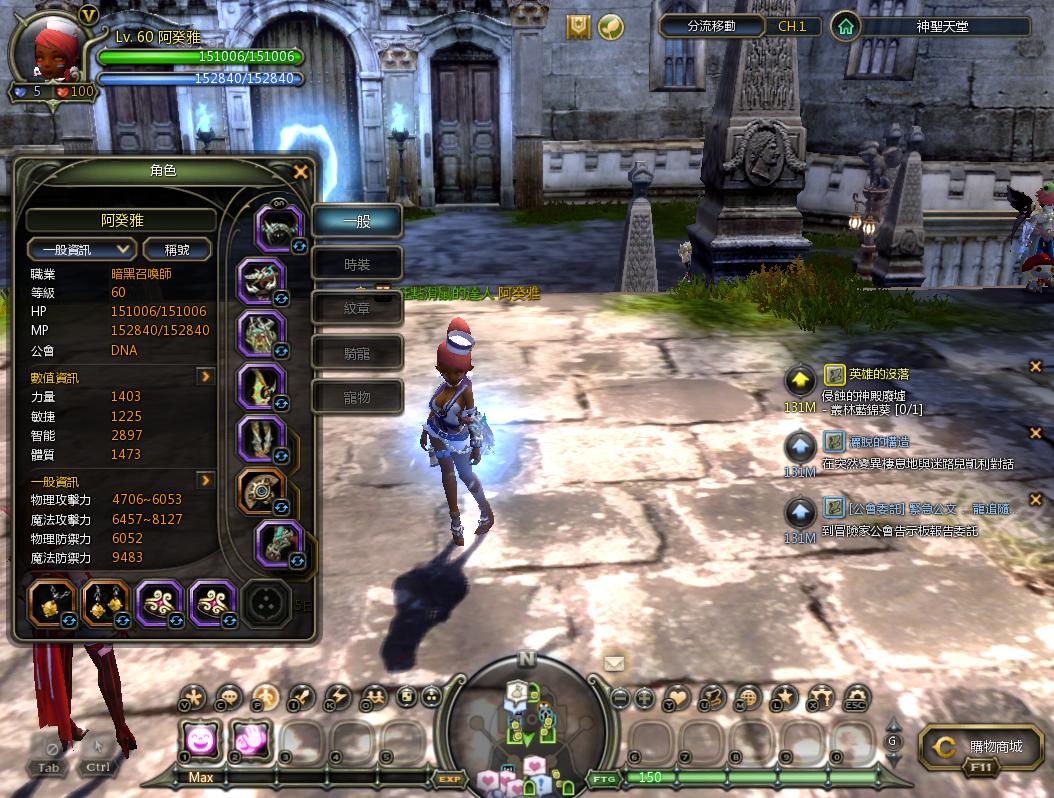Click the 稱號 title button
The height and width of the screenshot is (798, 1054).
click(x=178, y=249)
